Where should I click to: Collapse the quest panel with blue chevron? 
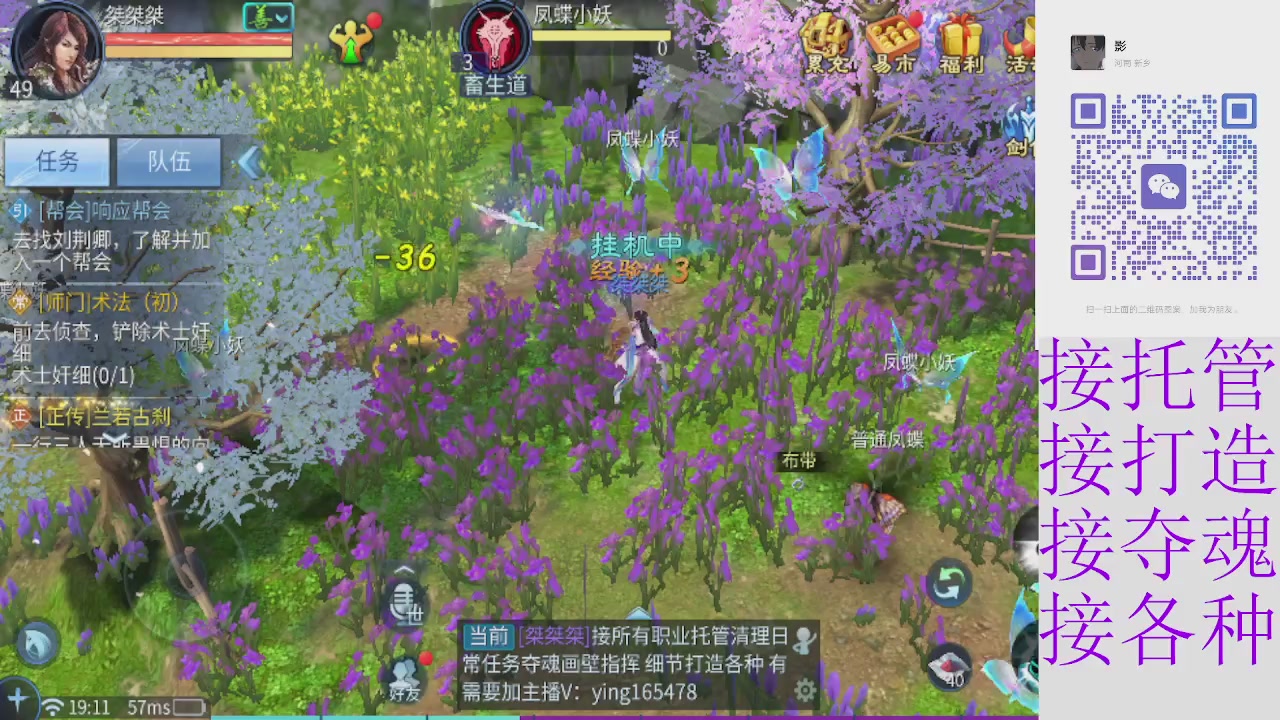point(248,163)
